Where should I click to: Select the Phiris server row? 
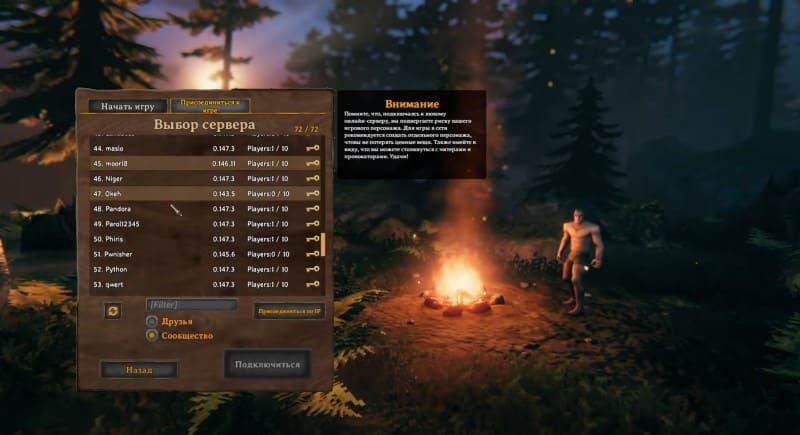click(200, 239)
